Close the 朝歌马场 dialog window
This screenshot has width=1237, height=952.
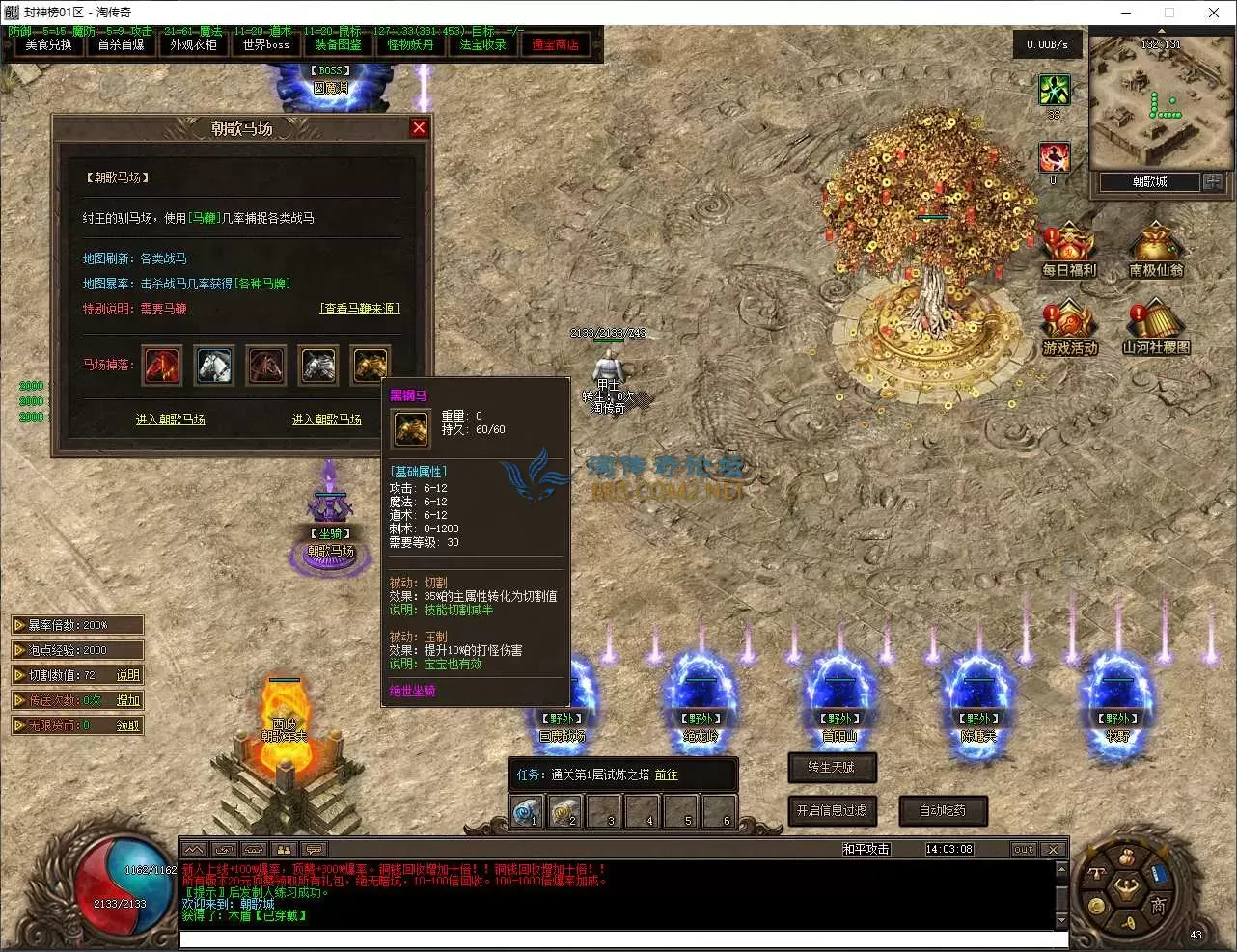[x=419, y=127]
